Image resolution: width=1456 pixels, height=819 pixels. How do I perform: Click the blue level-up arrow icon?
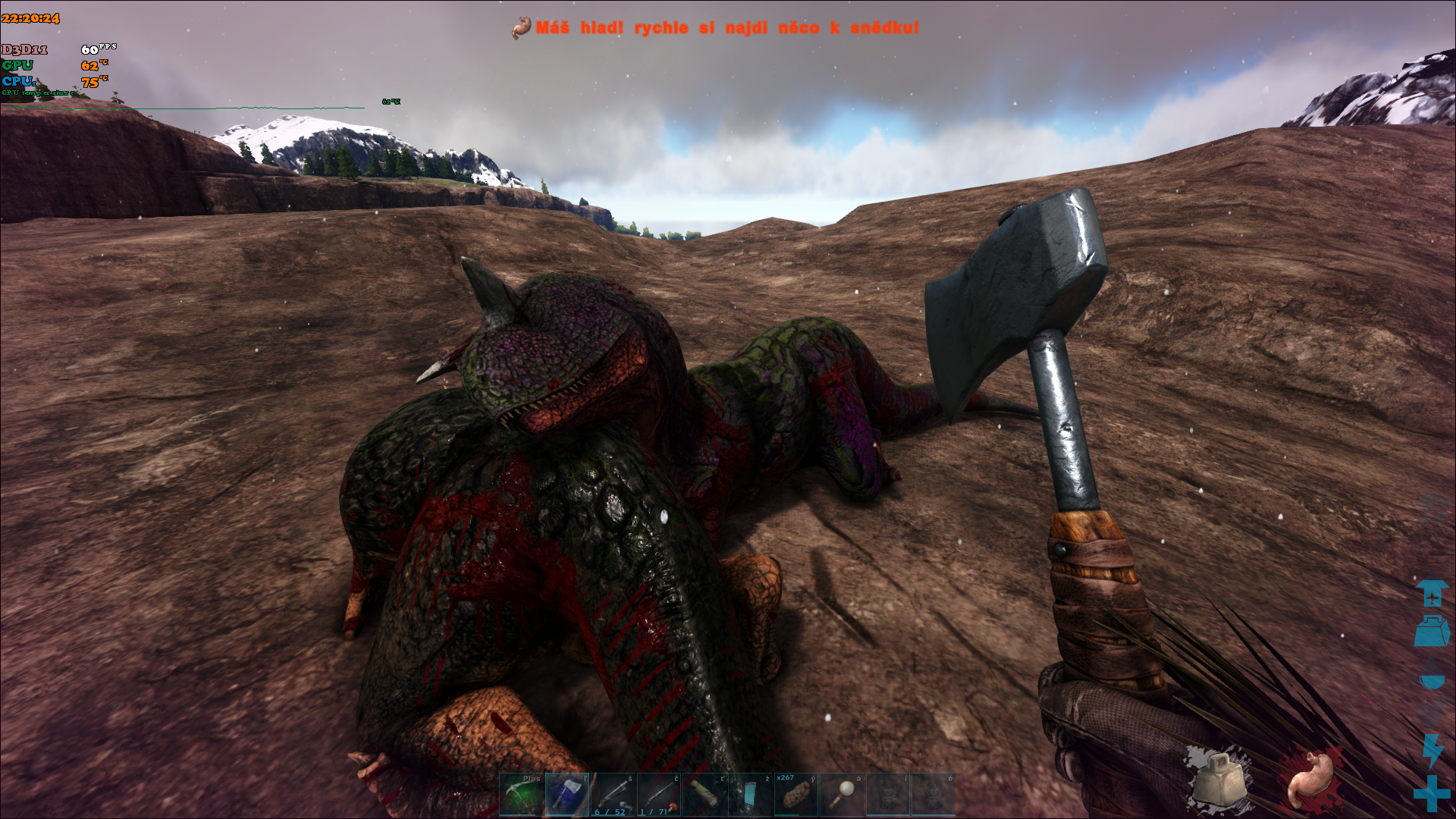pyautogui.click(x=1431, y=593)
